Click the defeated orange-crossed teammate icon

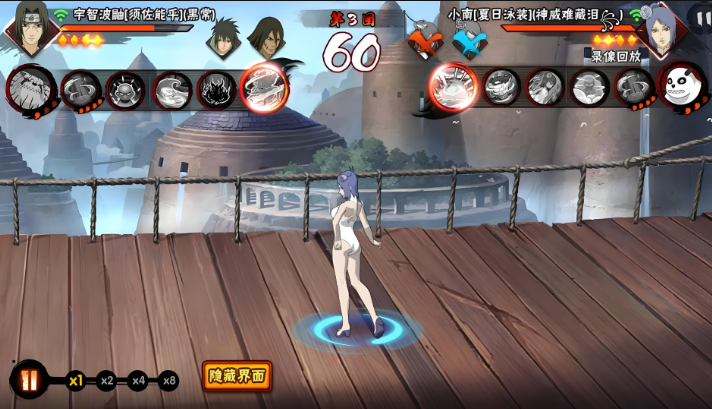pyautogui.click(x=422, y=44)
